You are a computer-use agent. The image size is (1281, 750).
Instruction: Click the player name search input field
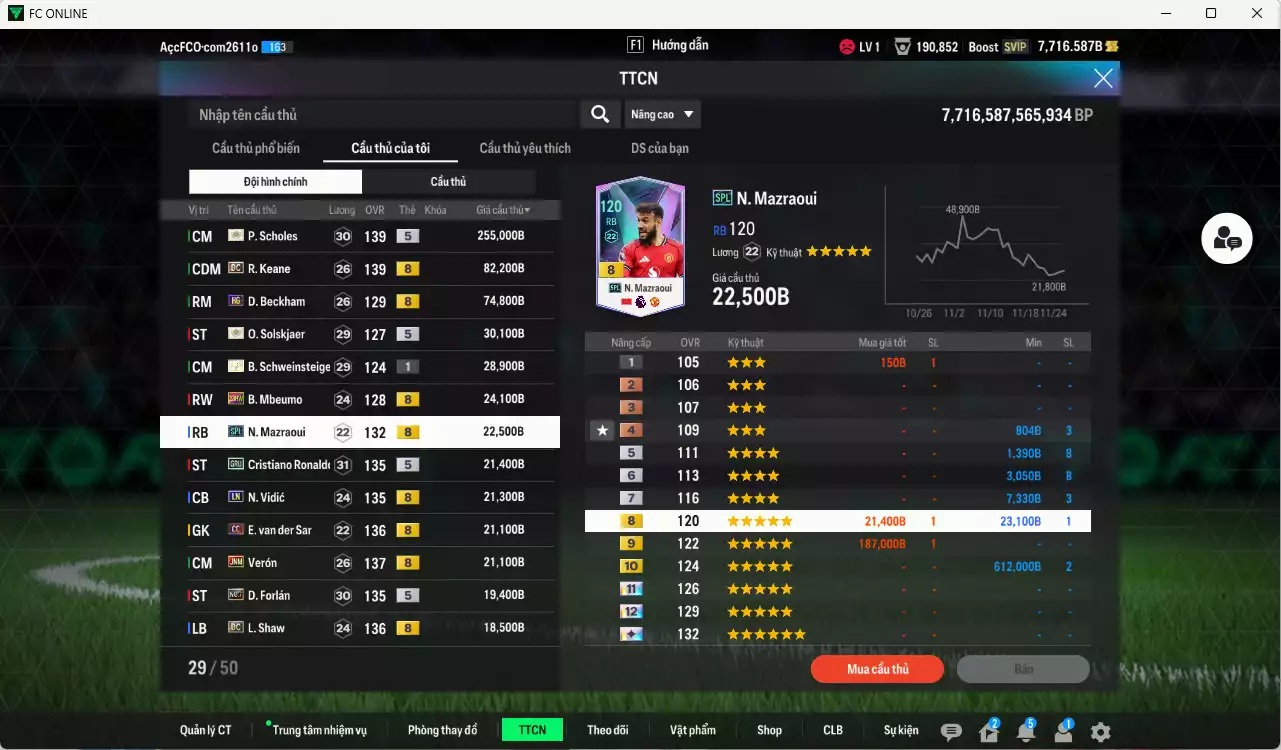click(x=380, y=114)
